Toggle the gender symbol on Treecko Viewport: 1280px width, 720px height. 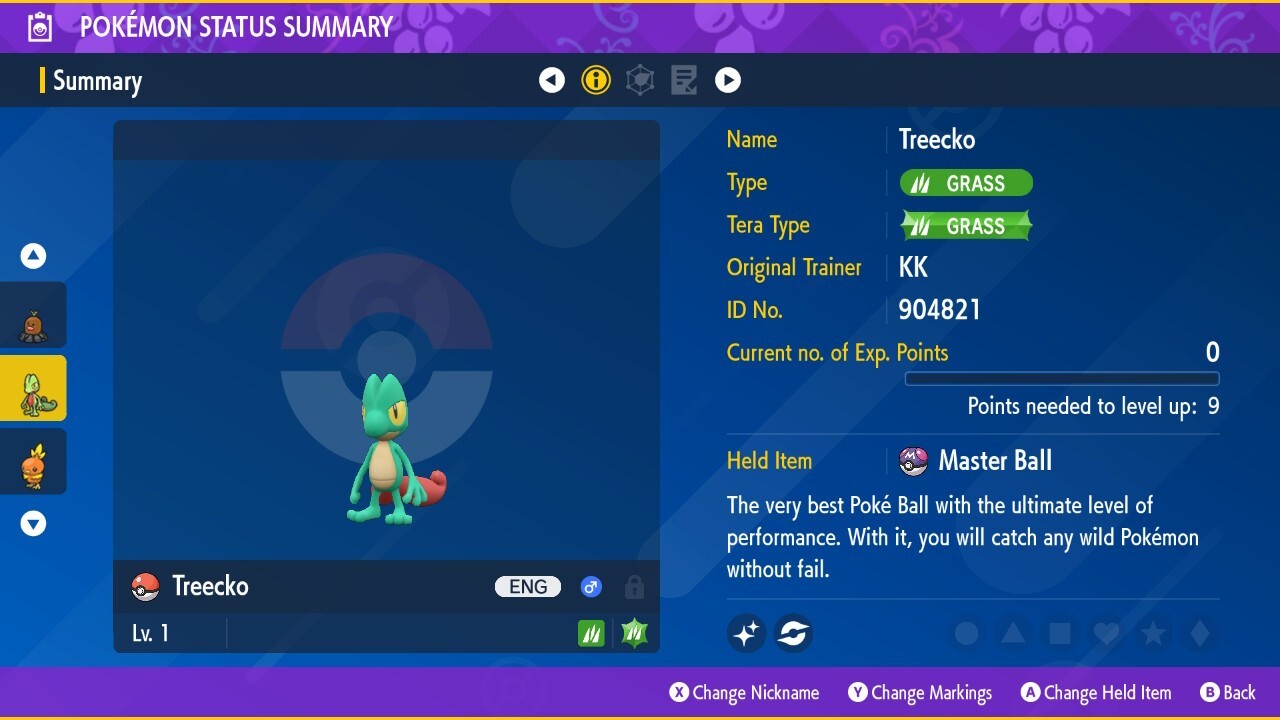591,587
